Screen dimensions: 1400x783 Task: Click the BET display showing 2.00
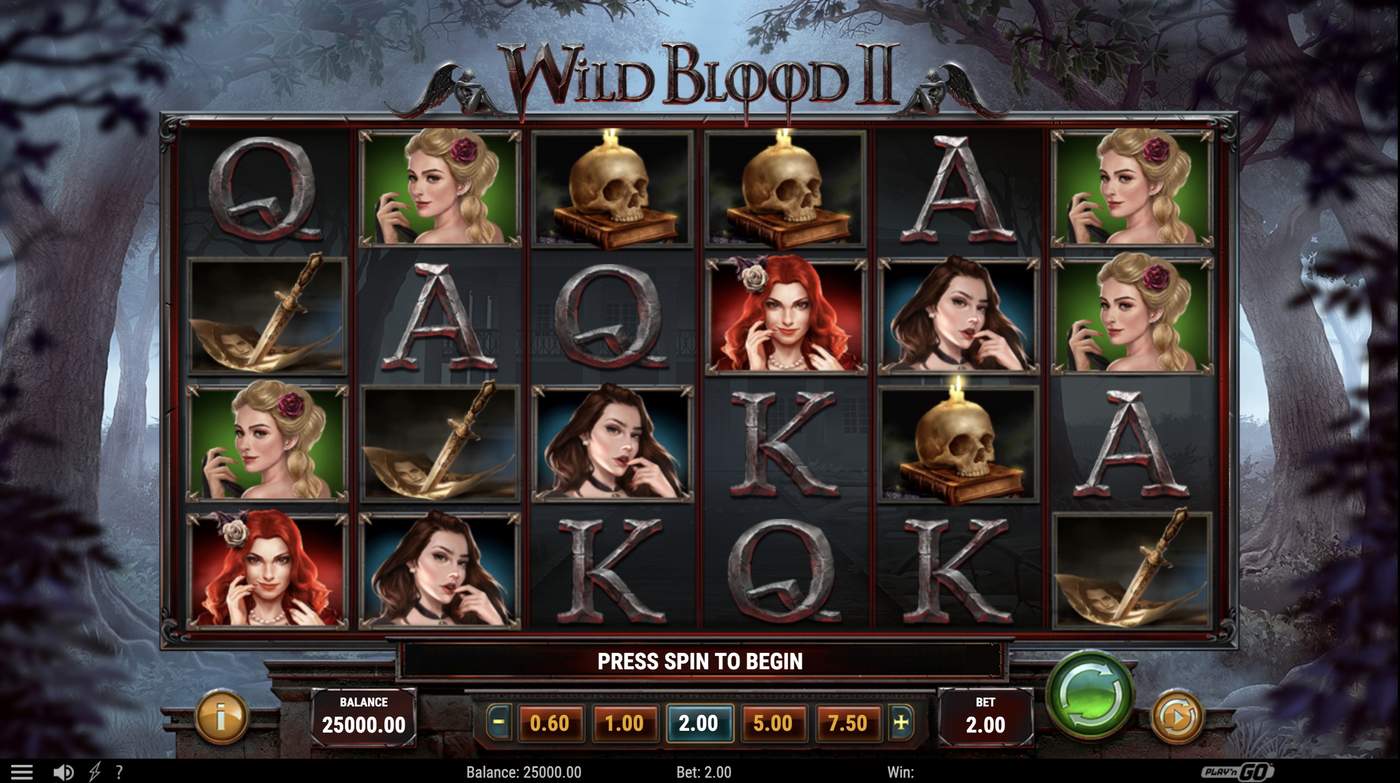(x=986, y=715)
